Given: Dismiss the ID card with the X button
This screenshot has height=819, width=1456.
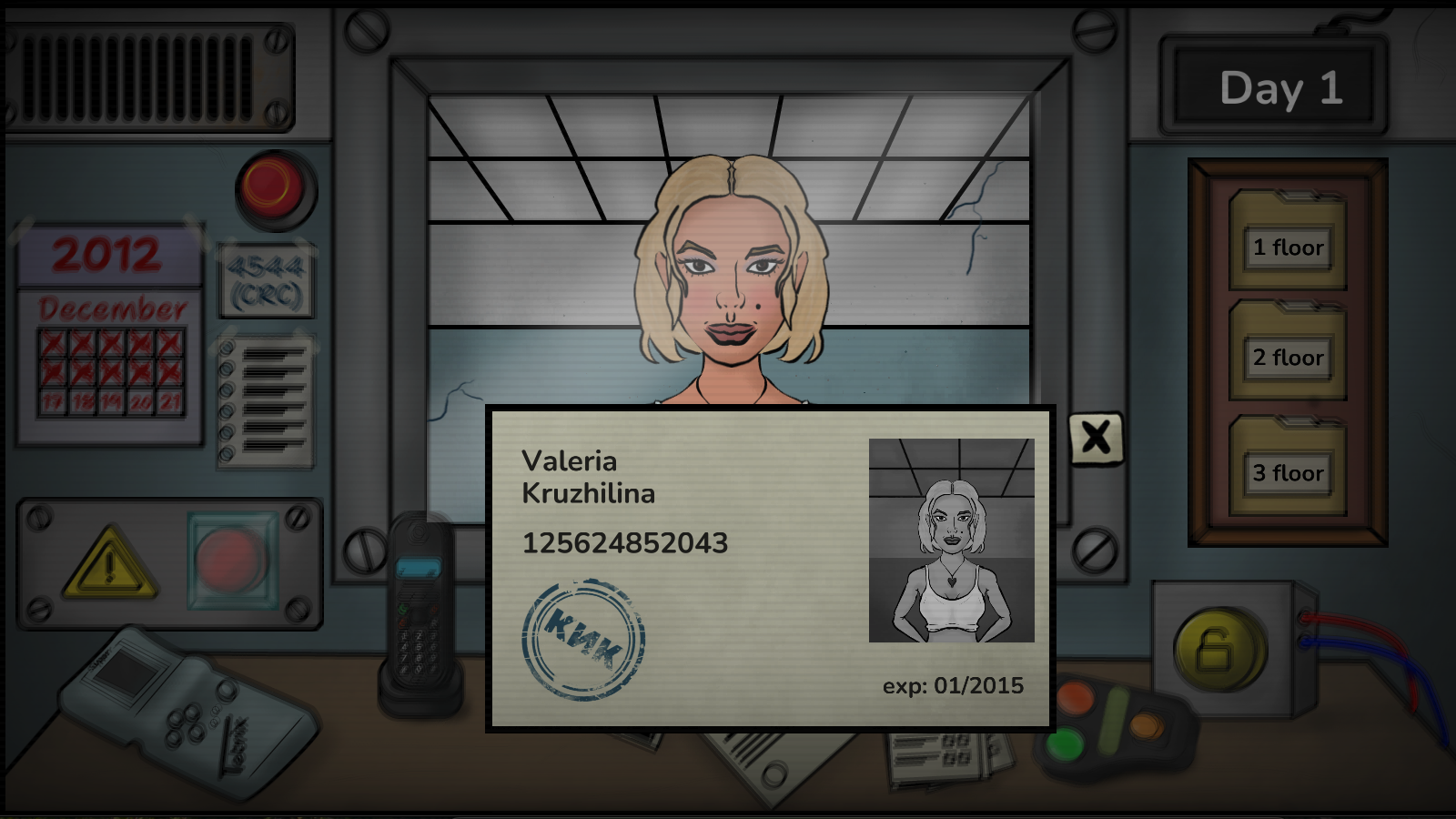Looking at the screenshot, I should click(x=1096, y=439).
